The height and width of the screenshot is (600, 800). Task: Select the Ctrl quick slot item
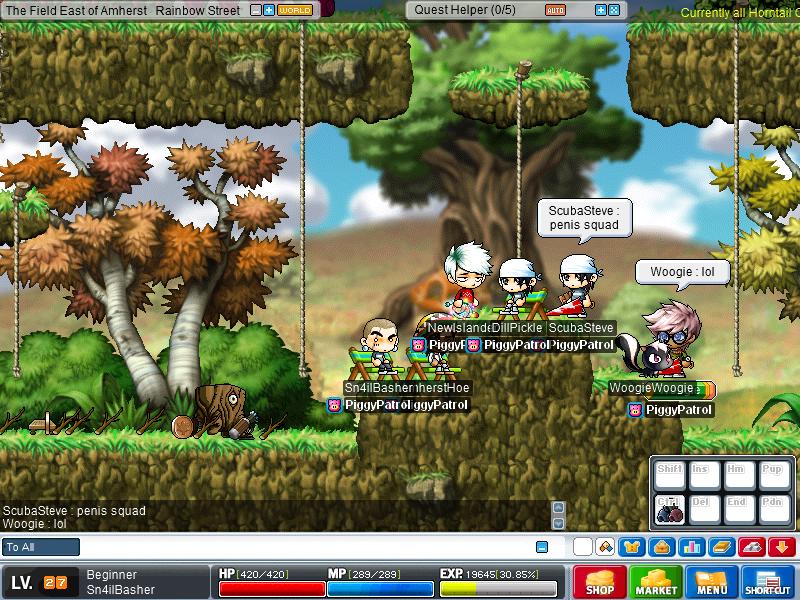(669, 508)
